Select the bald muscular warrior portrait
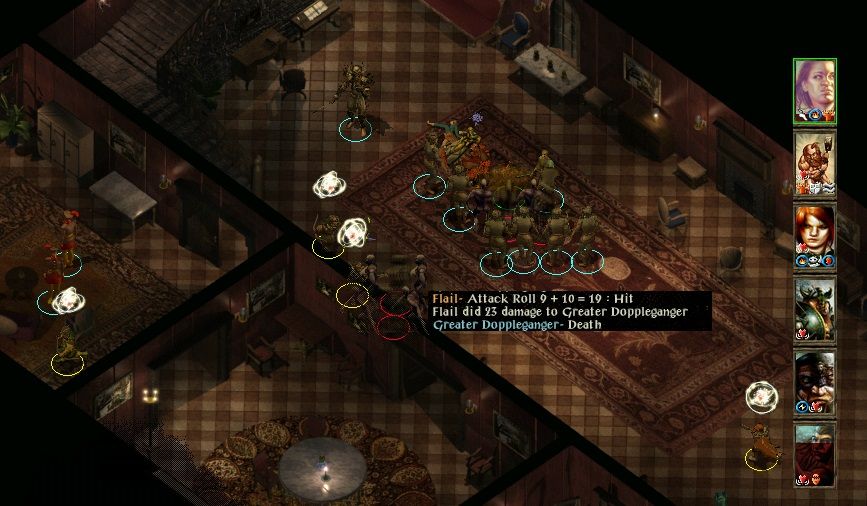This screenshot has width=867, height=506. (814, 163)
